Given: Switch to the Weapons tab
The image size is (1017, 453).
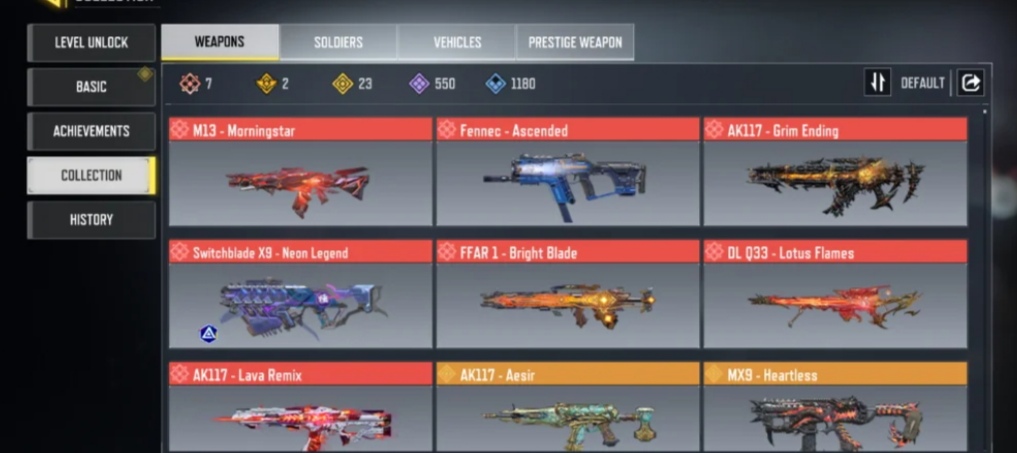Looking at the screenshot, I should pos(220,42).
